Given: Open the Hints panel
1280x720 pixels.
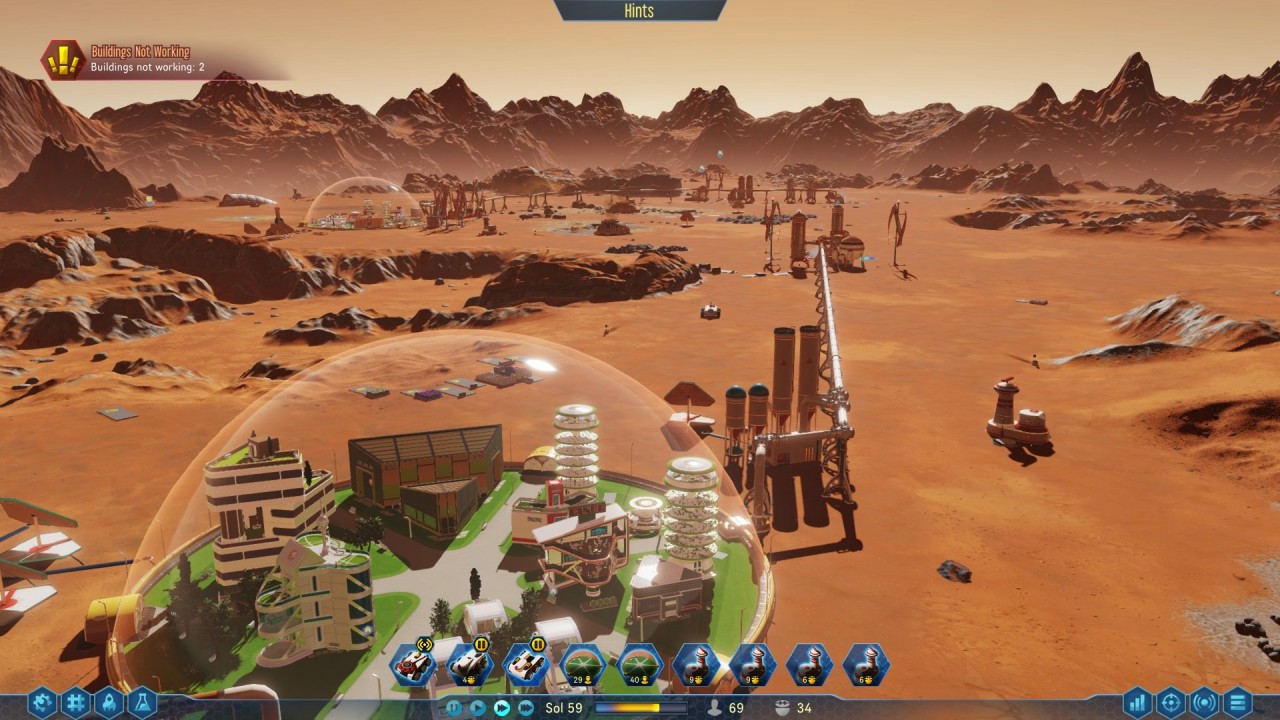Looking at the screenshot, I should pyautogui.click(x=639, y=11).
